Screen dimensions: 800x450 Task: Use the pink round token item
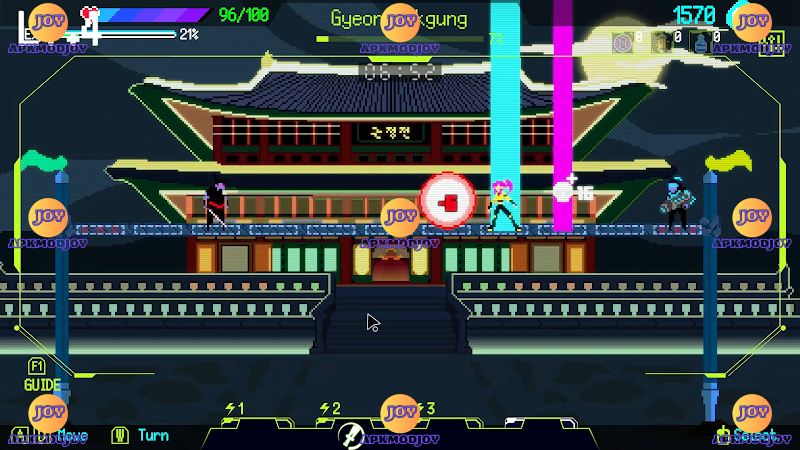tap(622, 42)
